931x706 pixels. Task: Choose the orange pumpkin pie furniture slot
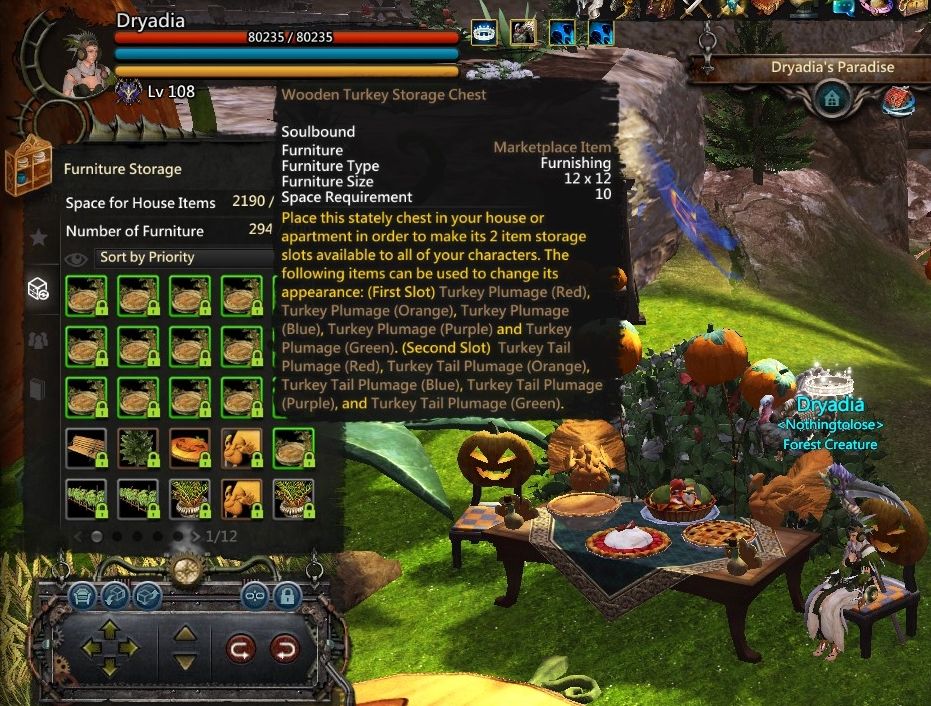coord(190,448)
